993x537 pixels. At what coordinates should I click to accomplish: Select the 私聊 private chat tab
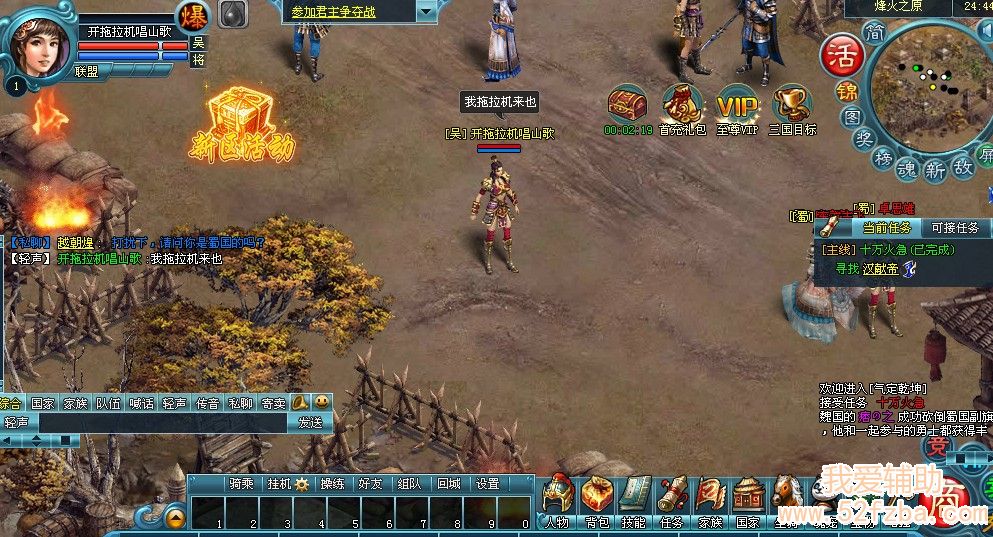(x=240, y=404)
